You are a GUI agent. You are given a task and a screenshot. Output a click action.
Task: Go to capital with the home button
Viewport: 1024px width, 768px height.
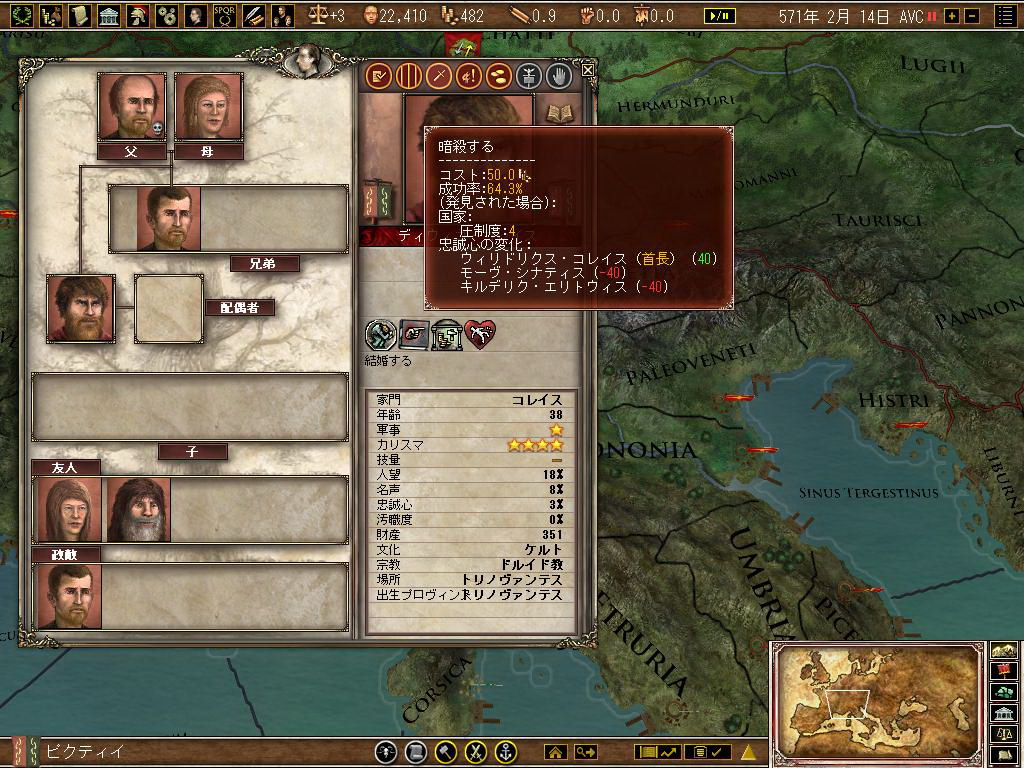point(555,751)
